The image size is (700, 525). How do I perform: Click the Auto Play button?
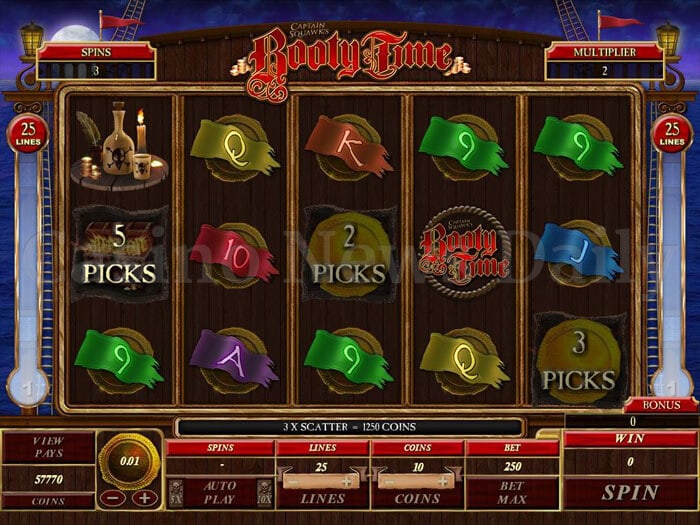219,492
